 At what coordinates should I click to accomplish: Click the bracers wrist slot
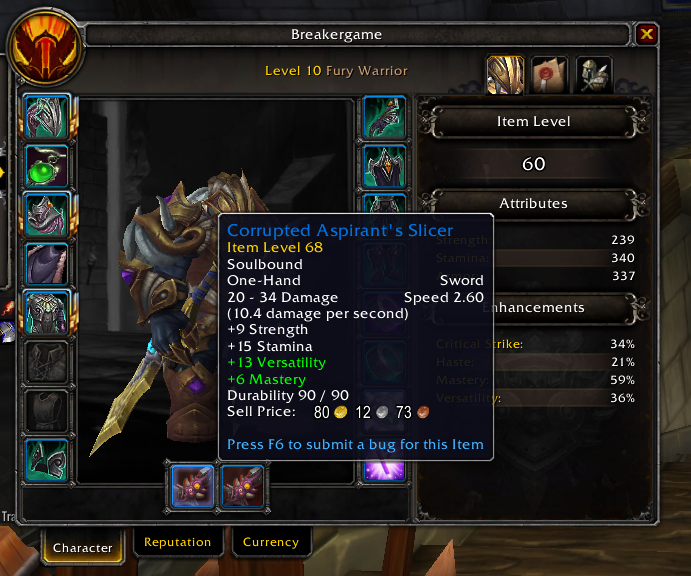tap(46, 460)
